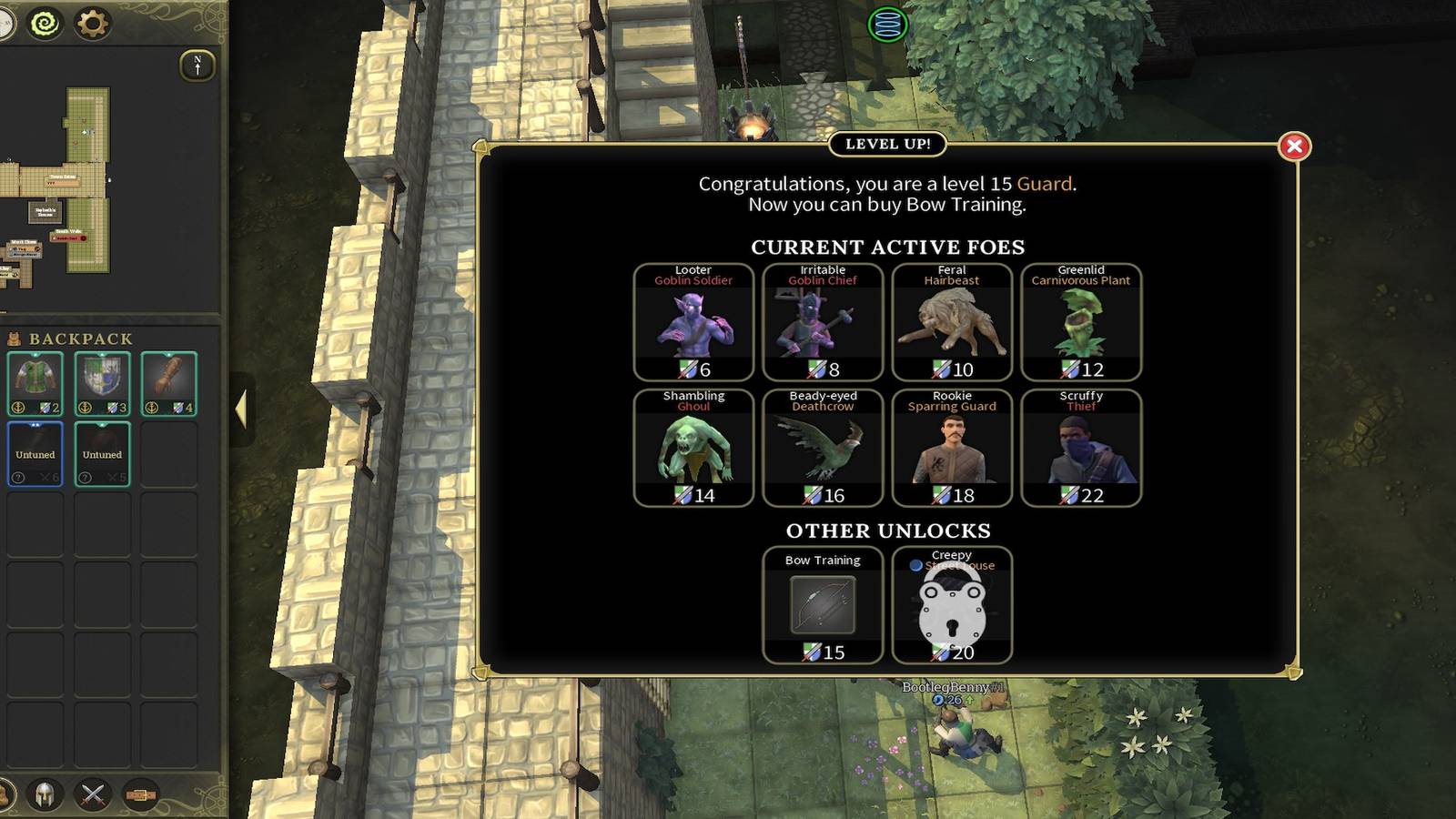Screen dimensions: 1456x819
Task: Select the Irritable Goblin Chief foe card
Action: [823, 322]
